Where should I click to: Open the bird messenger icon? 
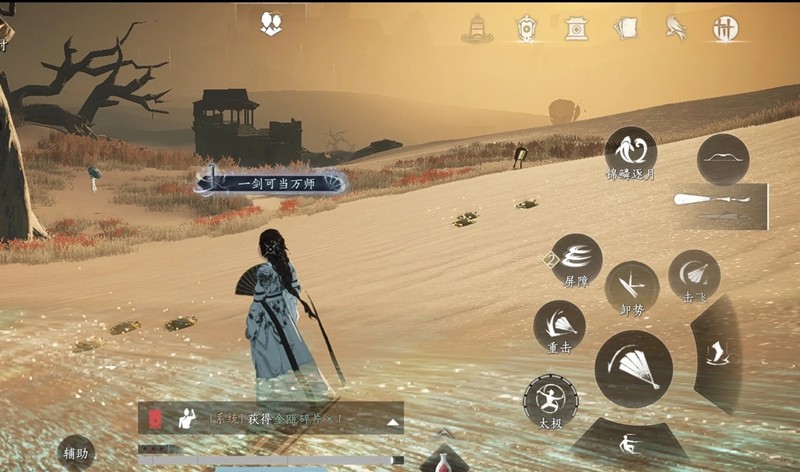pos(675,27)
